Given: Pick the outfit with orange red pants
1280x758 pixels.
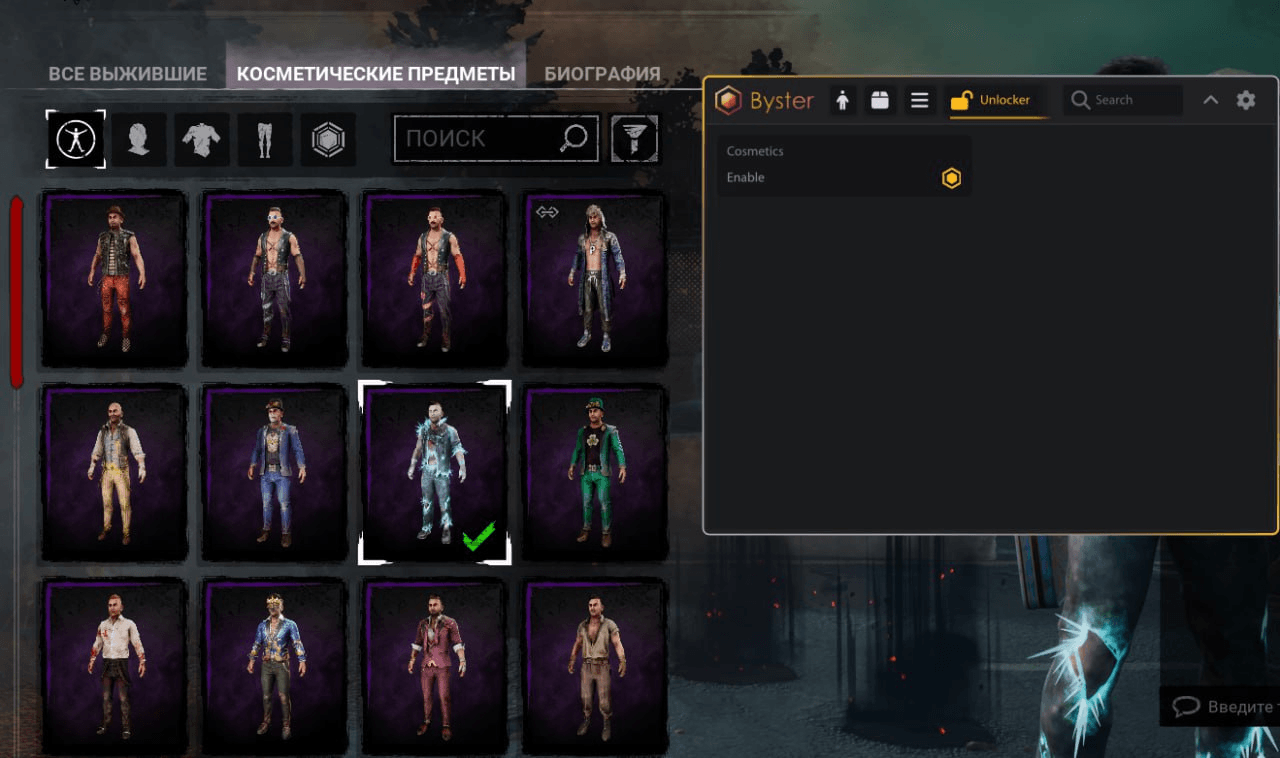Looking at the screenshot, I should [115, 278].
